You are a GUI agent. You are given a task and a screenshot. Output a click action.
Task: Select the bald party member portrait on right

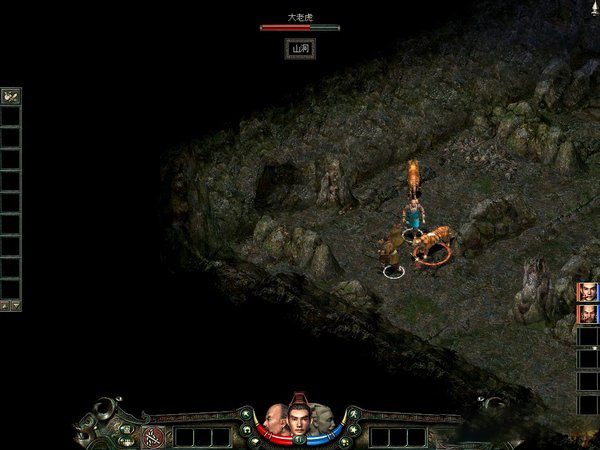tap(587, 314)
